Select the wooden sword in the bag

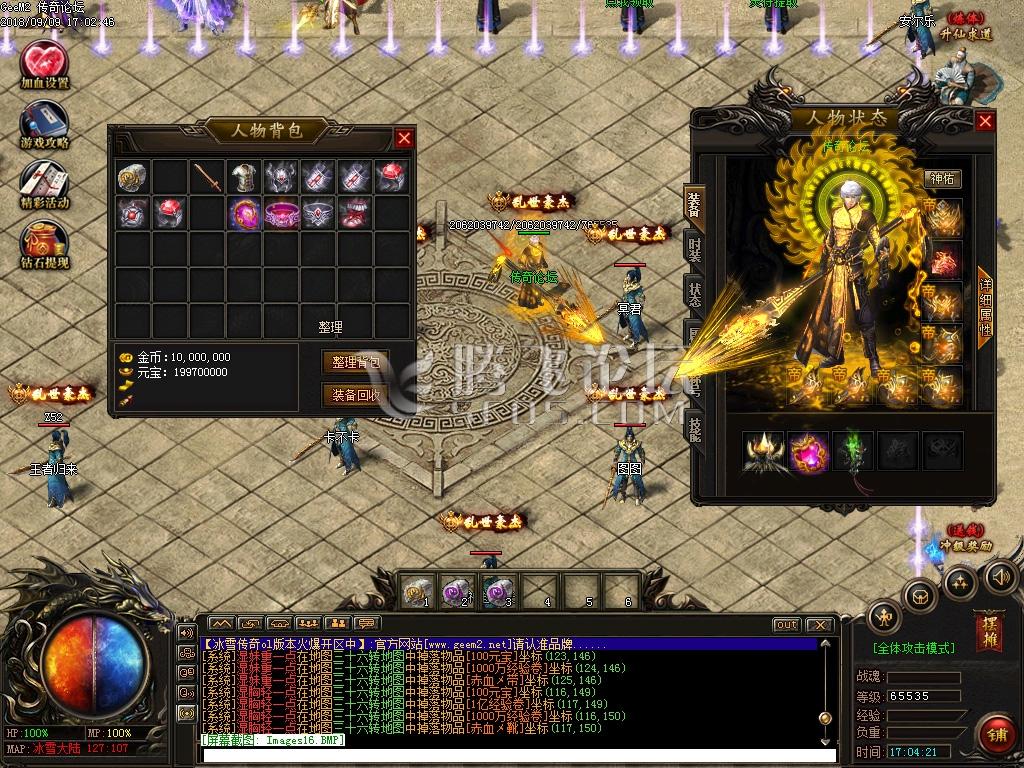(208, 177)
